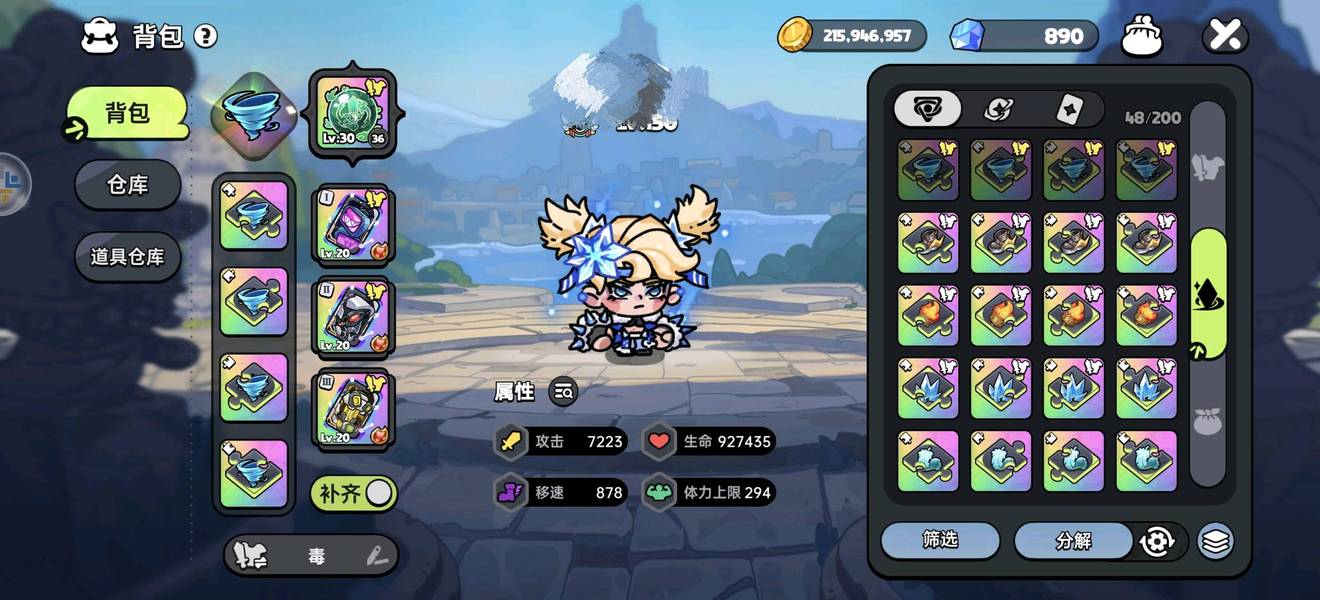The width and height of the screenshot is (1320, 600).
Task: Close the backpack screen
Action: 1225,36
